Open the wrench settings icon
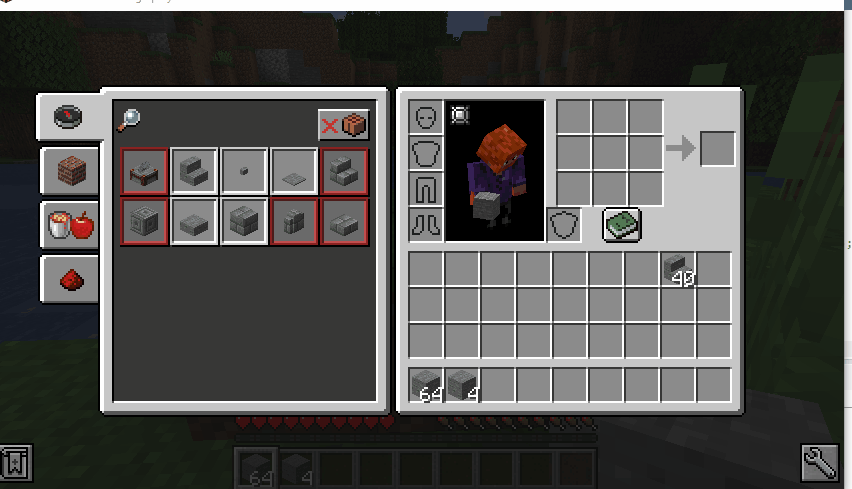 [x=819, y=463]
